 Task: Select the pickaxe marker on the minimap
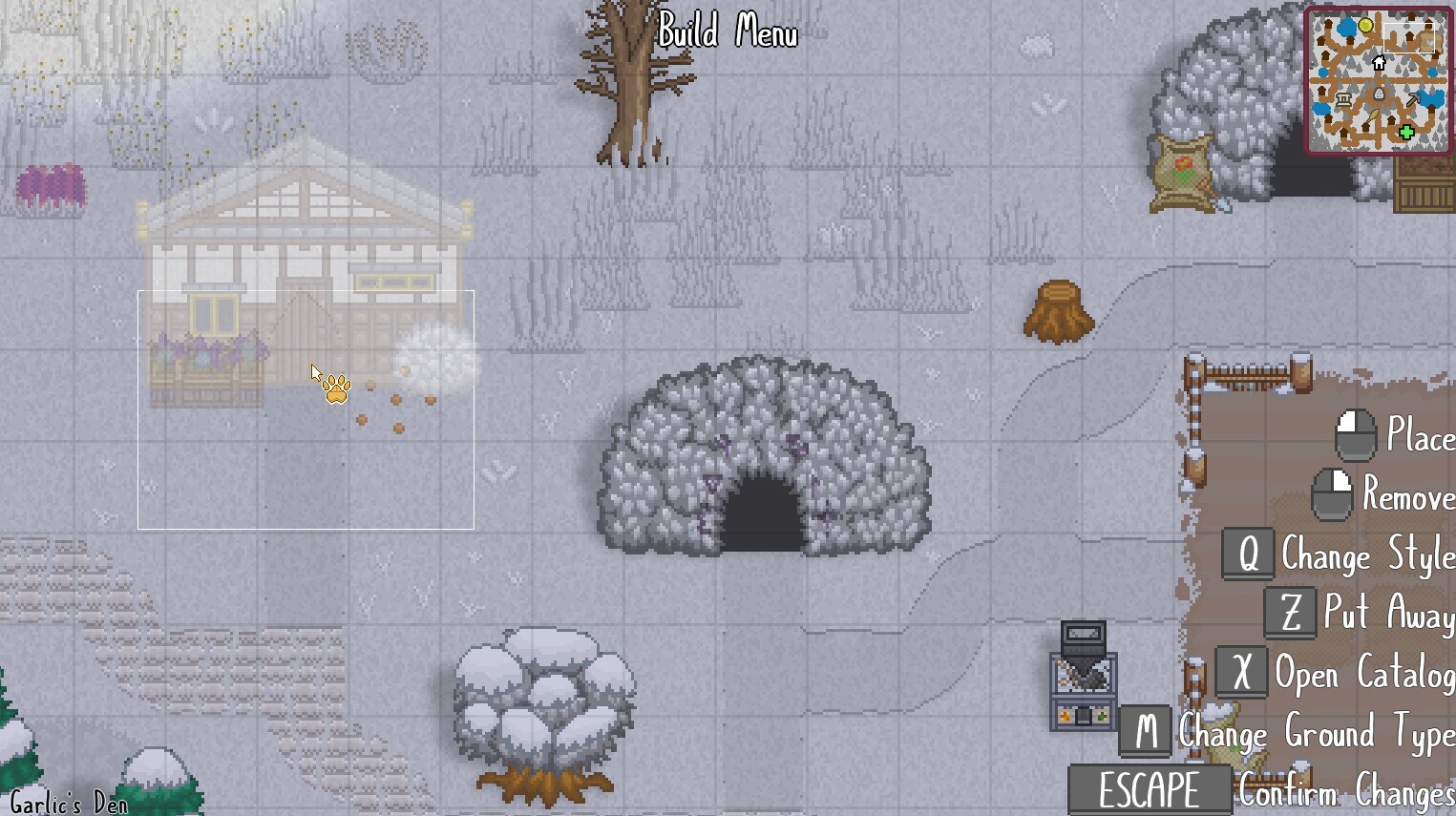click(1413, 98)
